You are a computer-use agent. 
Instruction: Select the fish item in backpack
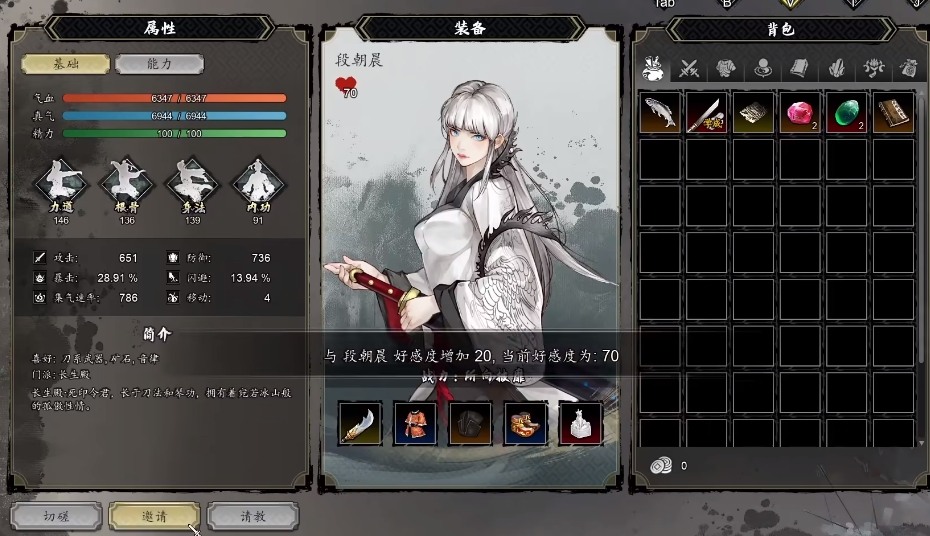660,113
